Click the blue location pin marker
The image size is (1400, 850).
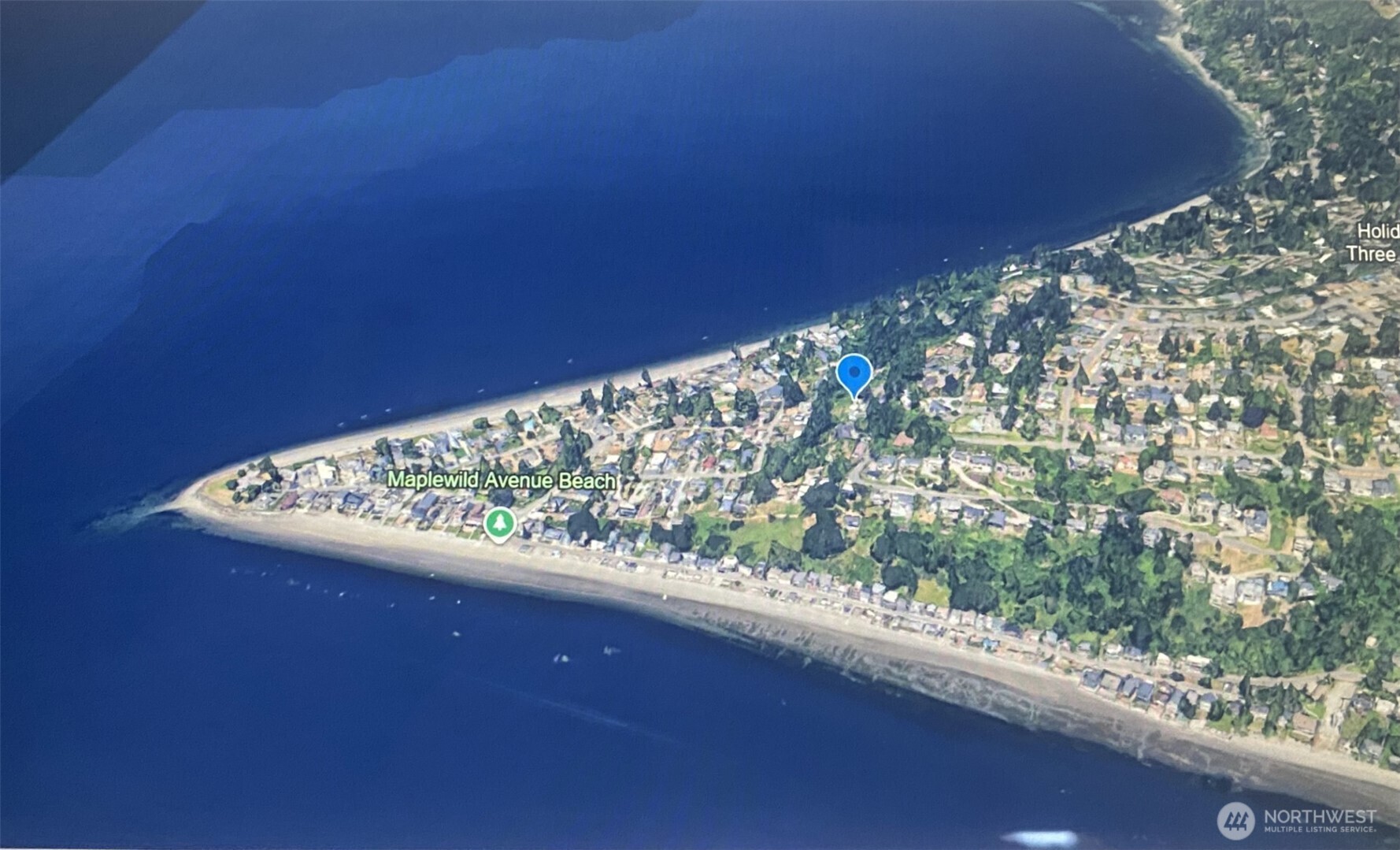(854, 374)
